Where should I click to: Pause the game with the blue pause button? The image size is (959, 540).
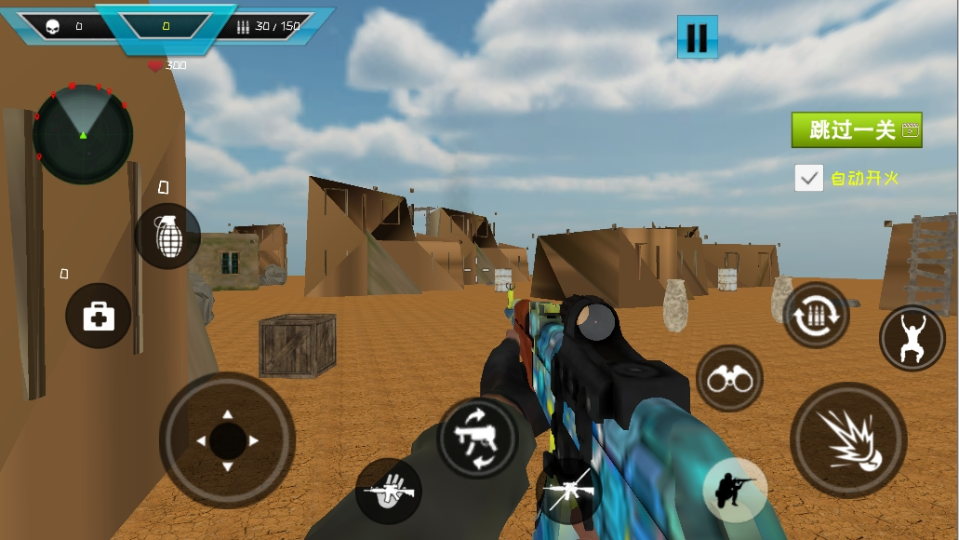(x=697, y=38)
